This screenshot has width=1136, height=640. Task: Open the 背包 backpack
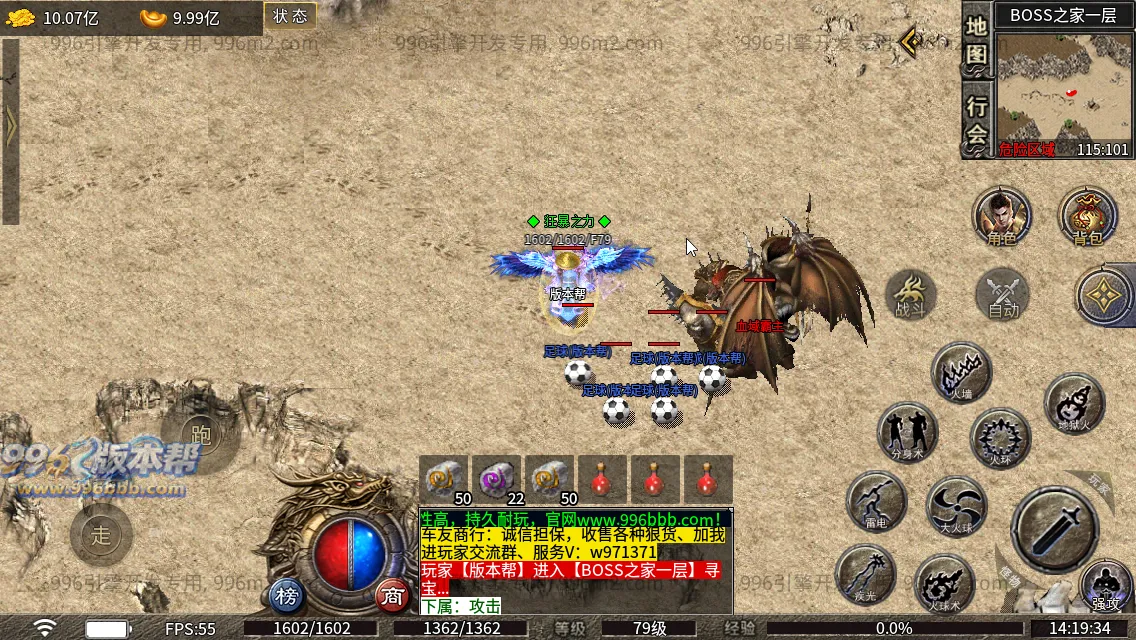1087,216
